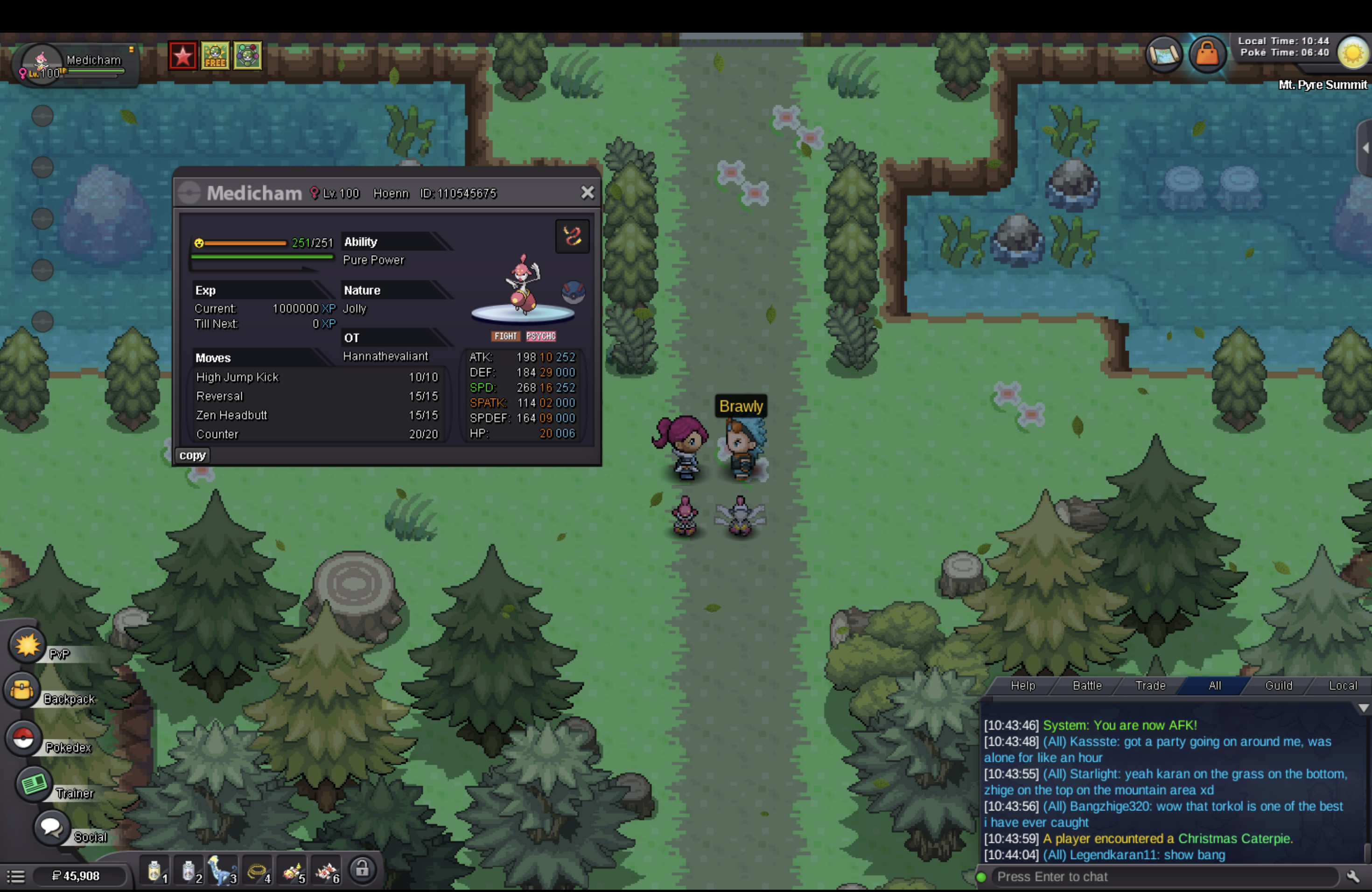Click the red star icon
Viewport: 1372px width, 892px height.
[183, 56]
